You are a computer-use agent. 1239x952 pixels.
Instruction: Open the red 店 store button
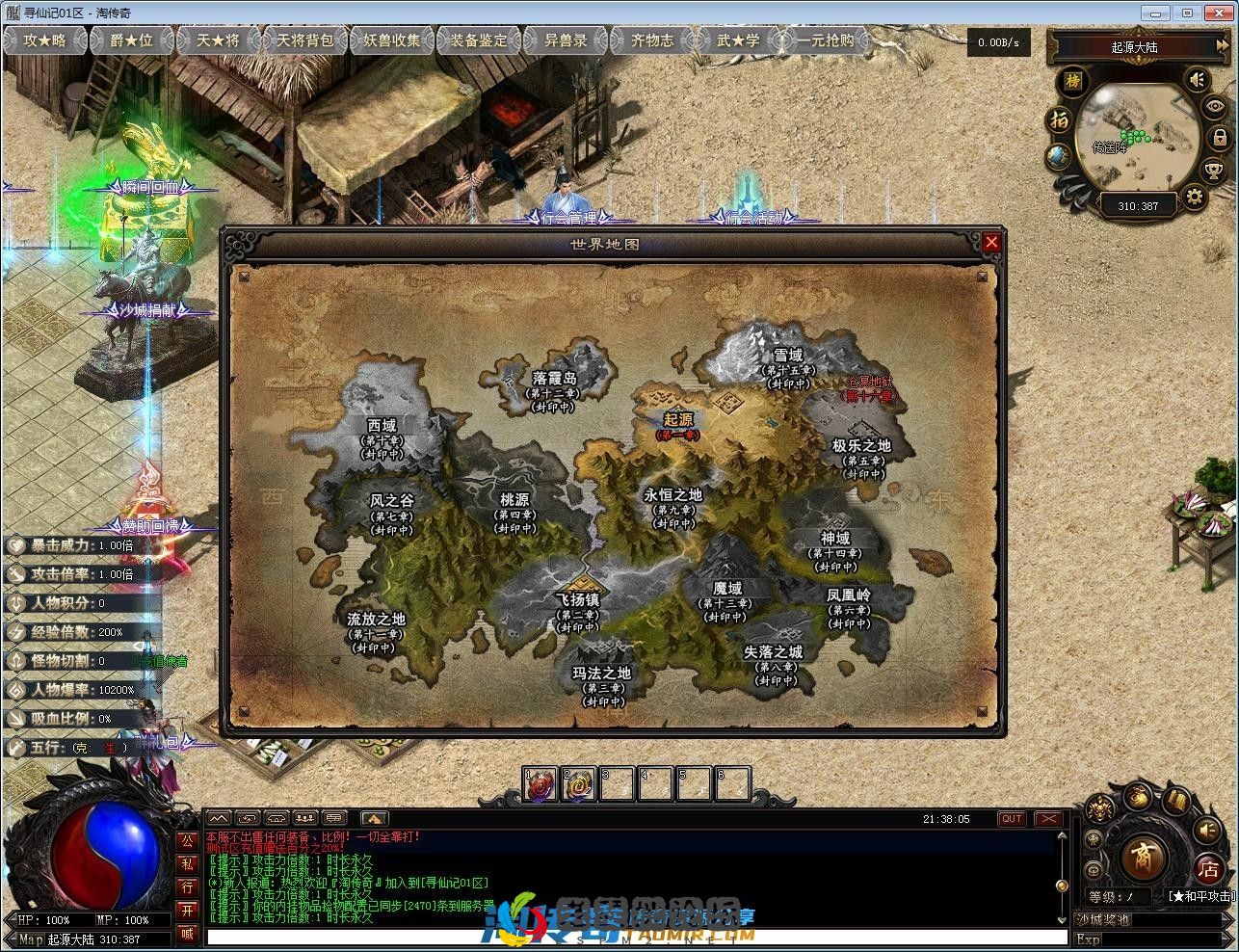click(1208, 868)
